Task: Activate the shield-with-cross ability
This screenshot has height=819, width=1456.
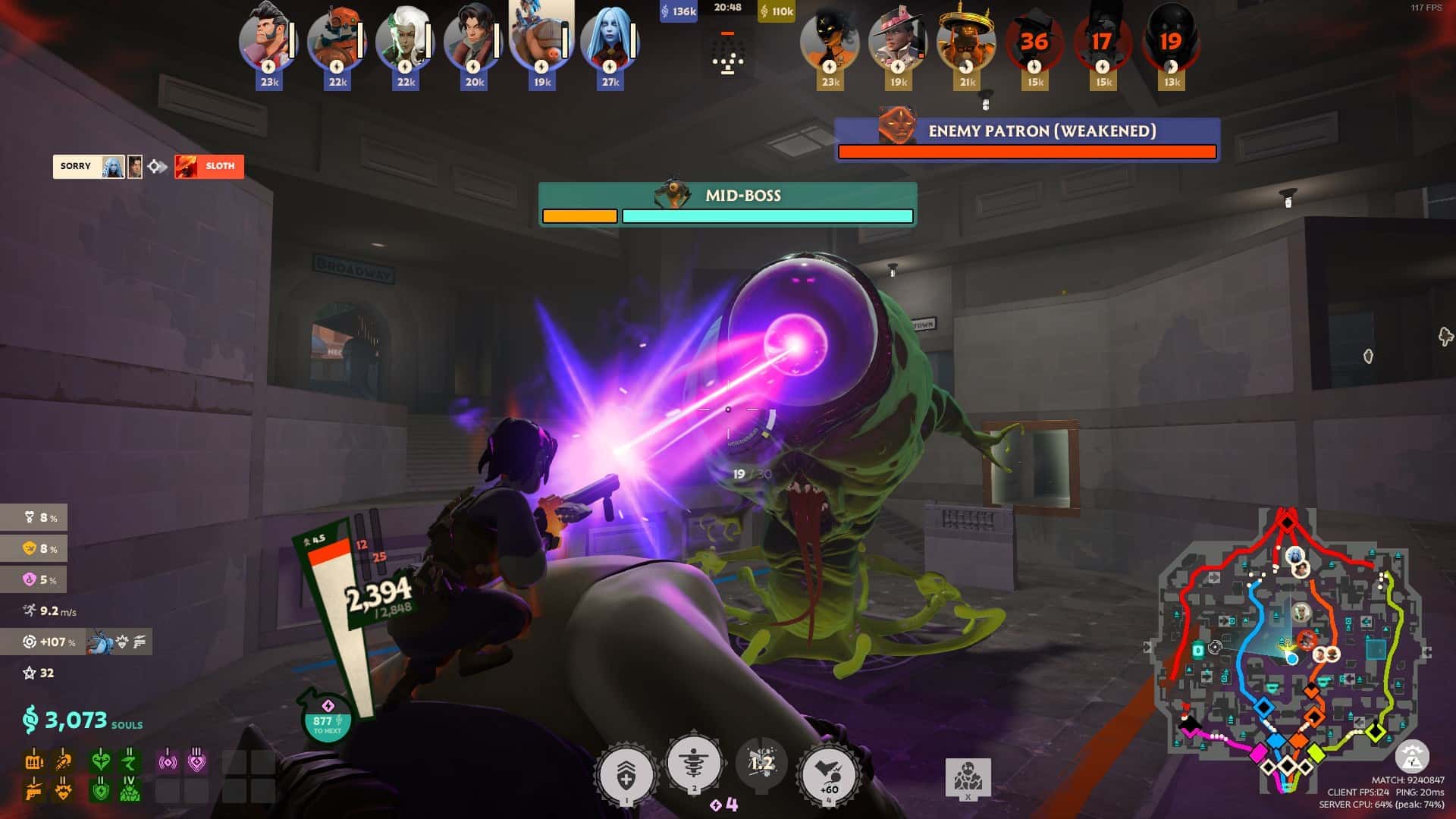Action: (626, 775)
